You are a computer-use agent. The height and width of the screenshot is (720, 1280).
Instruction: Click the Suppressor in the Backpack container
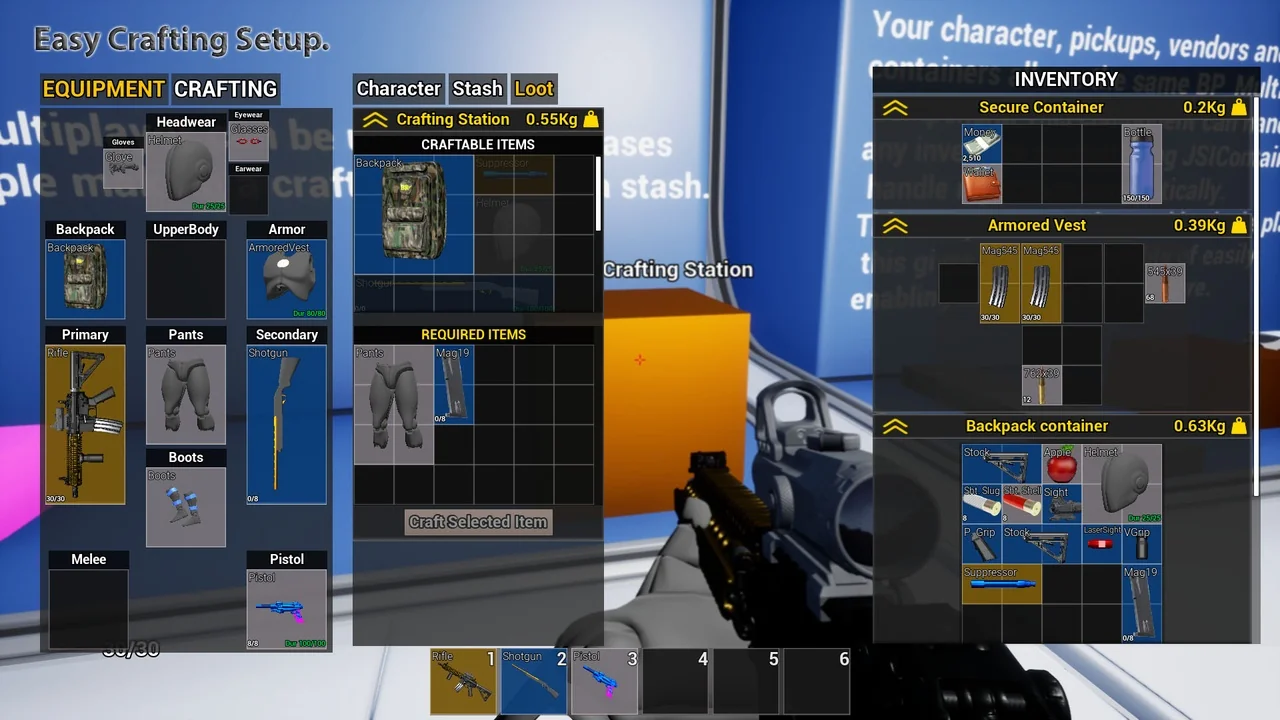click(x=1000, y=582)
